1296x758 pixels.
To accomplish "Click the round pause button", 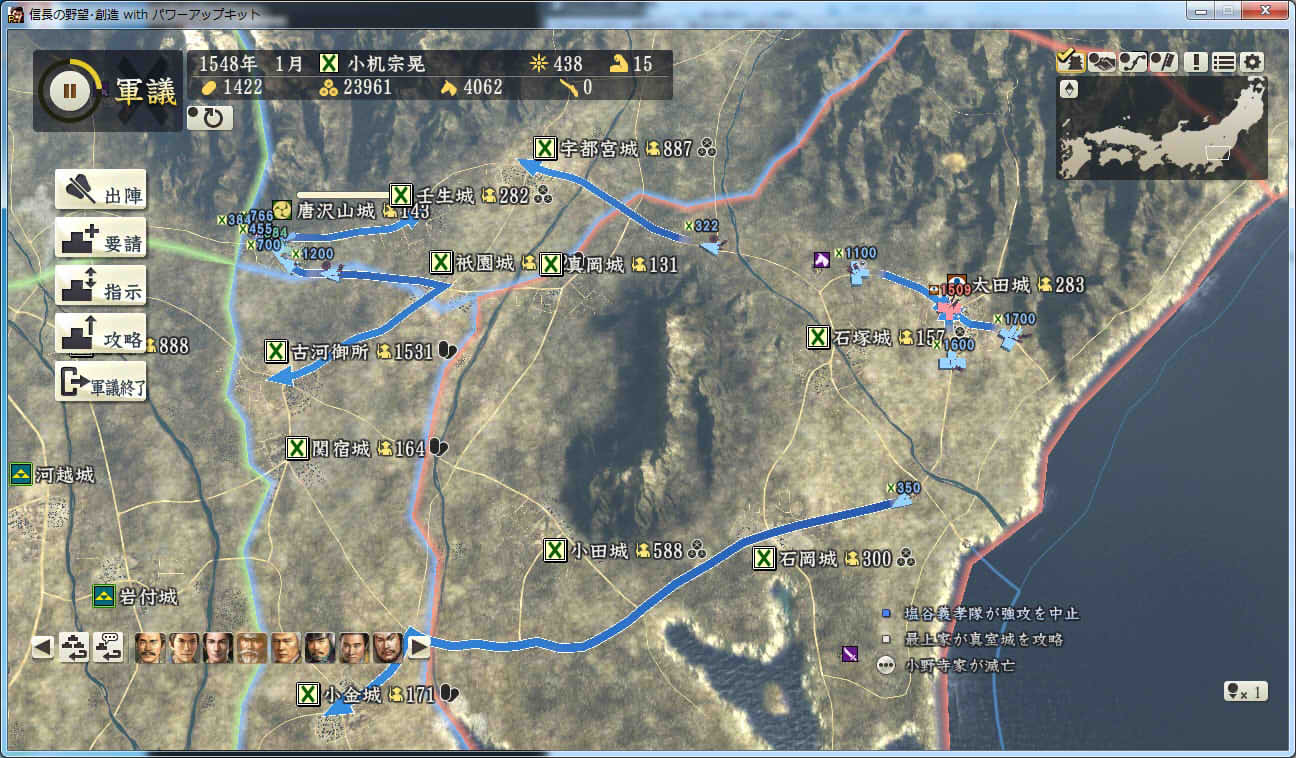I will 69,90.
